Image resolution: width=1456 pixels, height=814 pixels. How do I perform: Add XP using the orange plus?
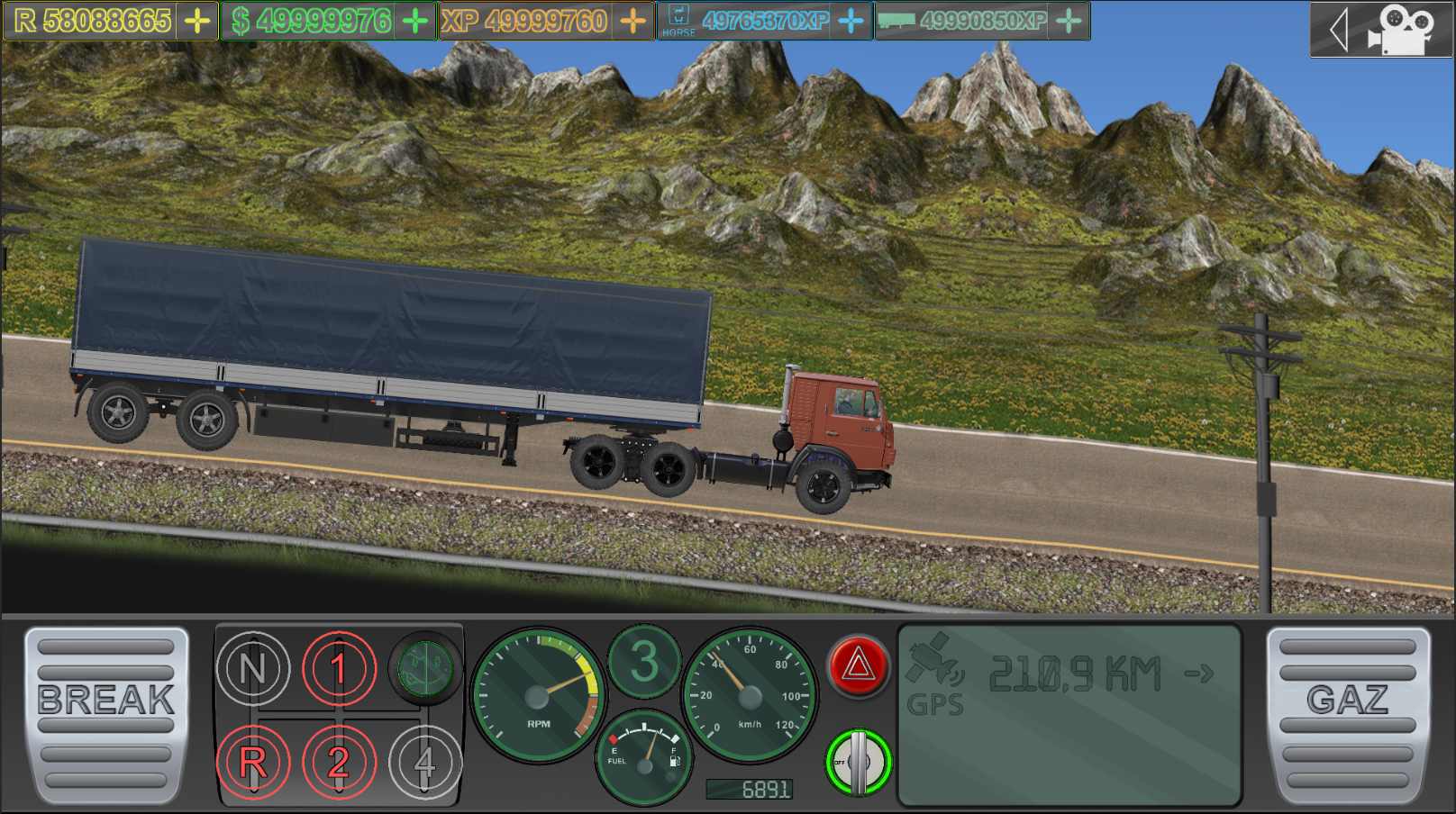tap(634, 21)
